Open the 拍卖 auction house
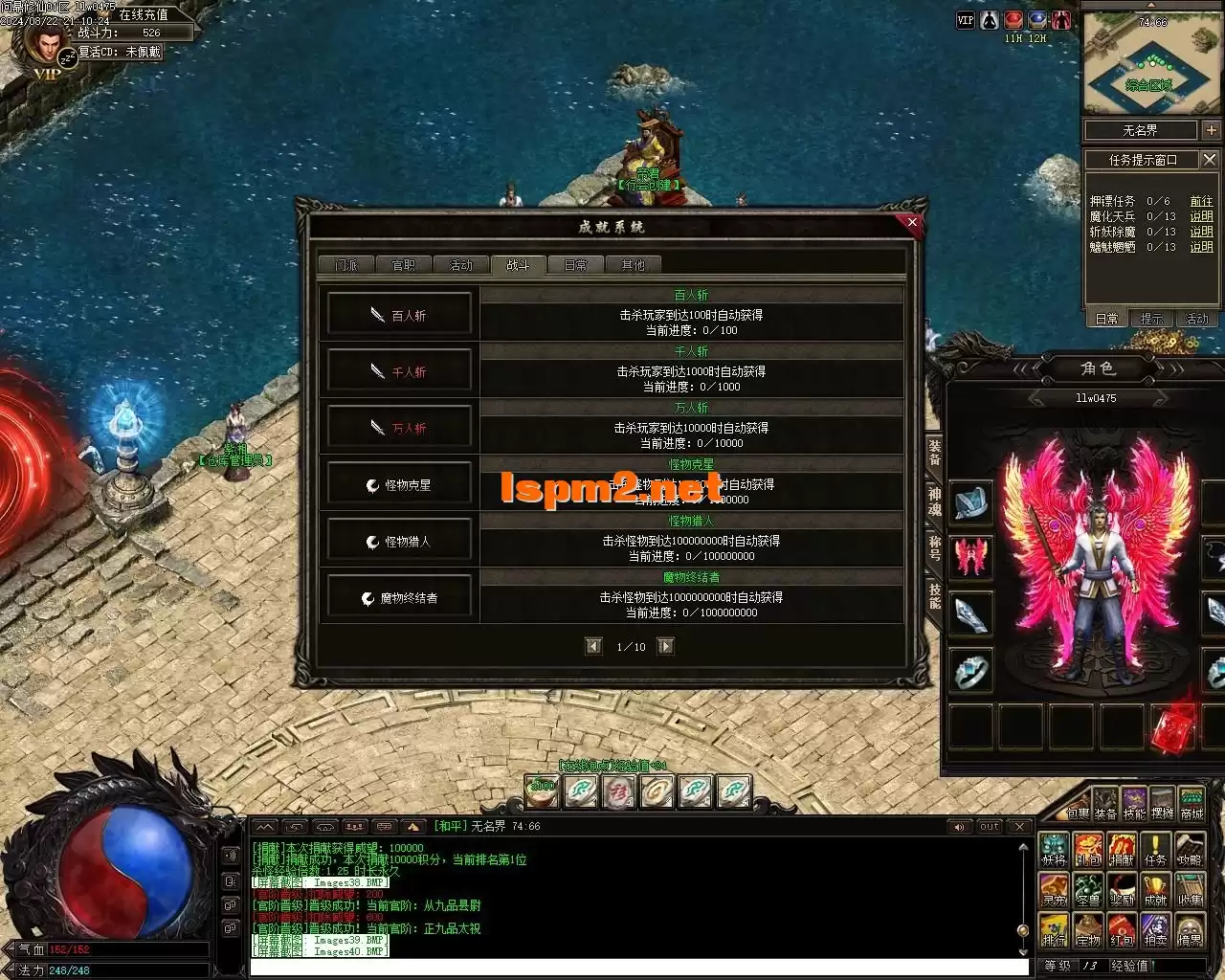This screenshot has height=980, width=1225. point(1155,931)
